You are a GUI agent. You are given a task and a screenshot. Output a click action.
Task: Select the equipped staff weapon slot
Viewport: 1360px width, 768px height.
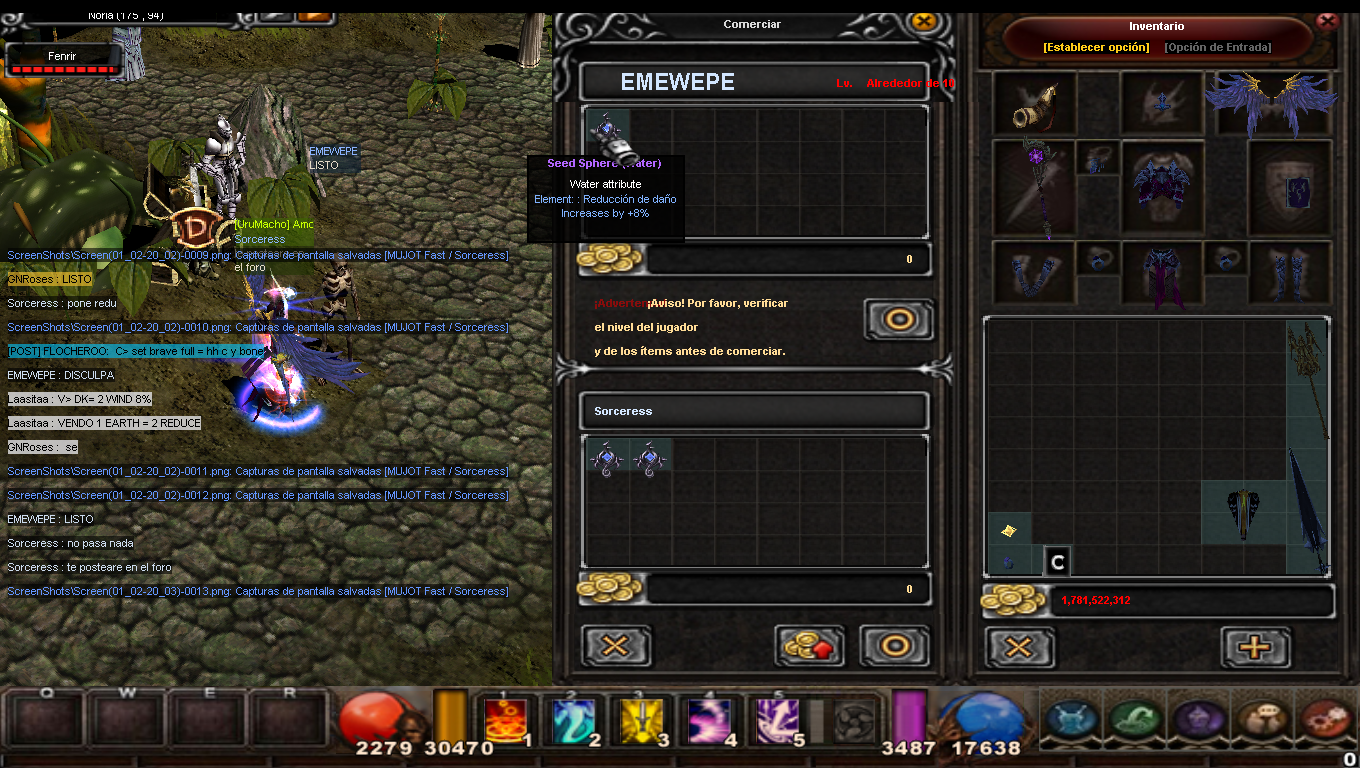tap(1032, 188)
